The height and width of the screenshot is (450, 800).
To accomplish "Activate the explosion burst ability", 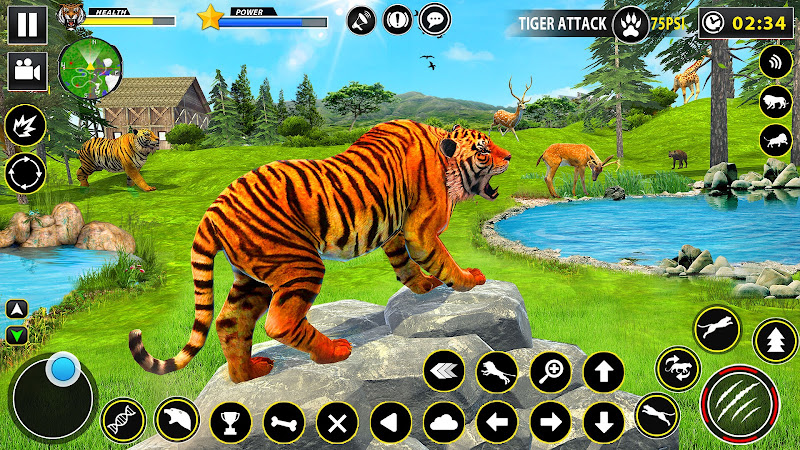I will point(25,126).
